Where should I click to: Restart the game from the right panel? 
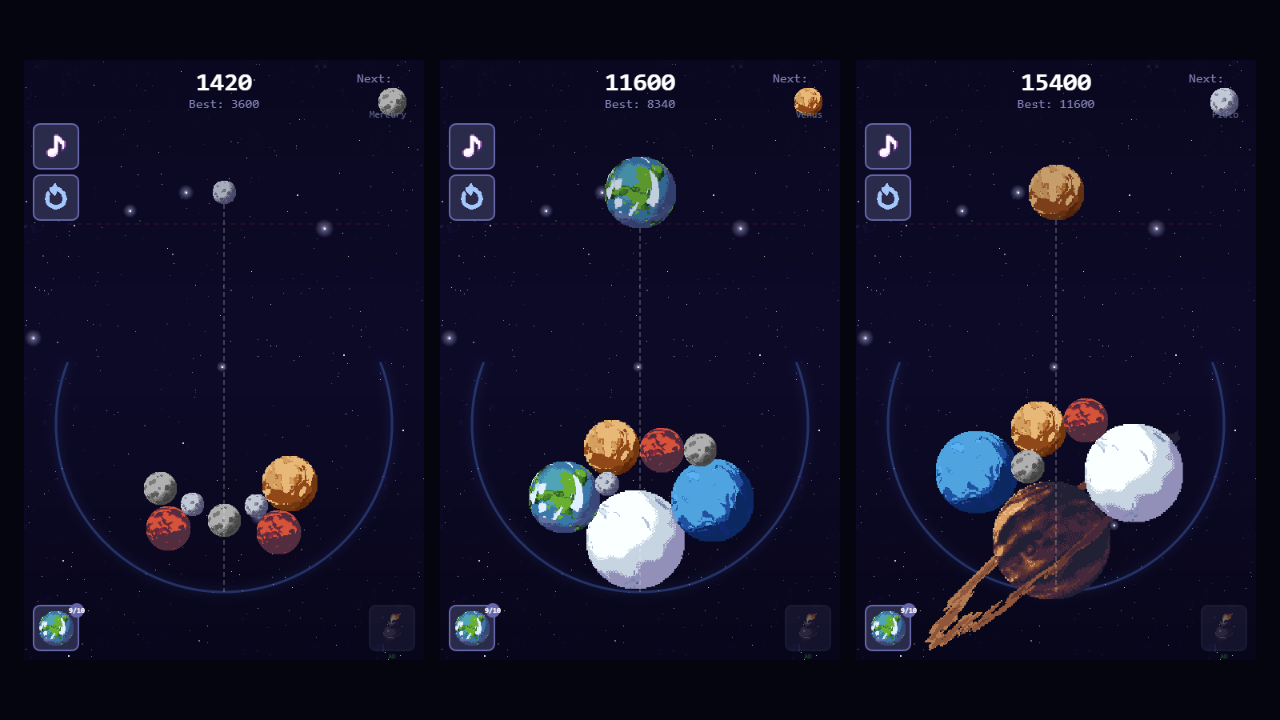click(x=887, y=197)
